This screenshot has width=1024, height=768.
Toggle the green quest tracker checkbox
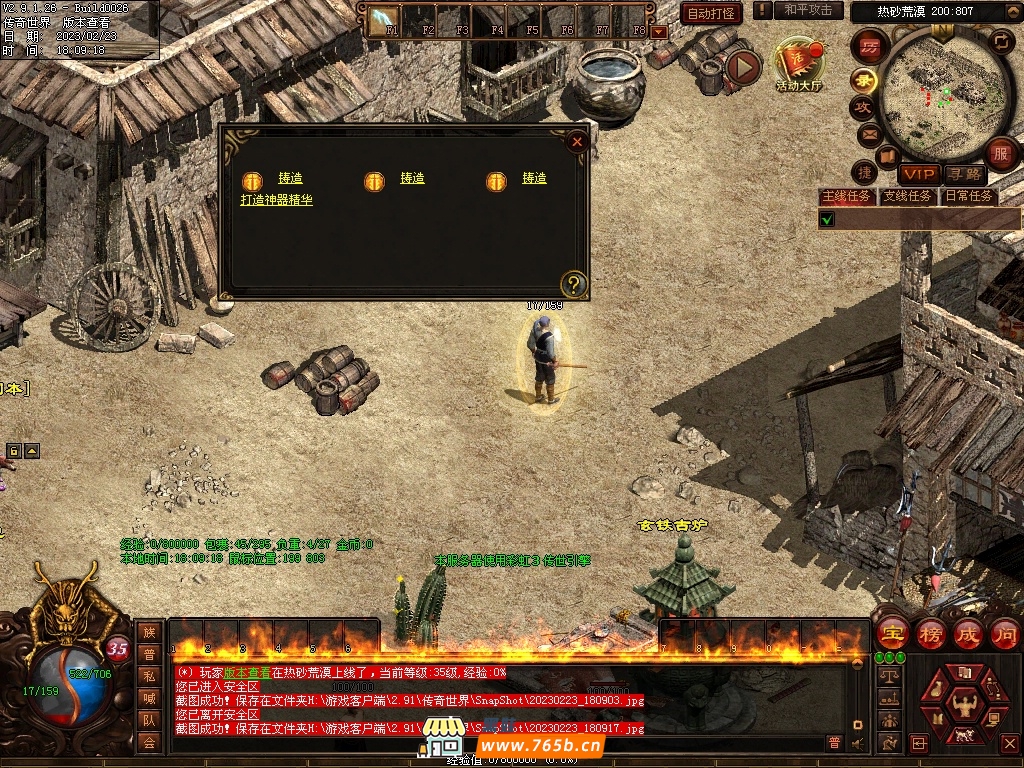coord(827,219)
